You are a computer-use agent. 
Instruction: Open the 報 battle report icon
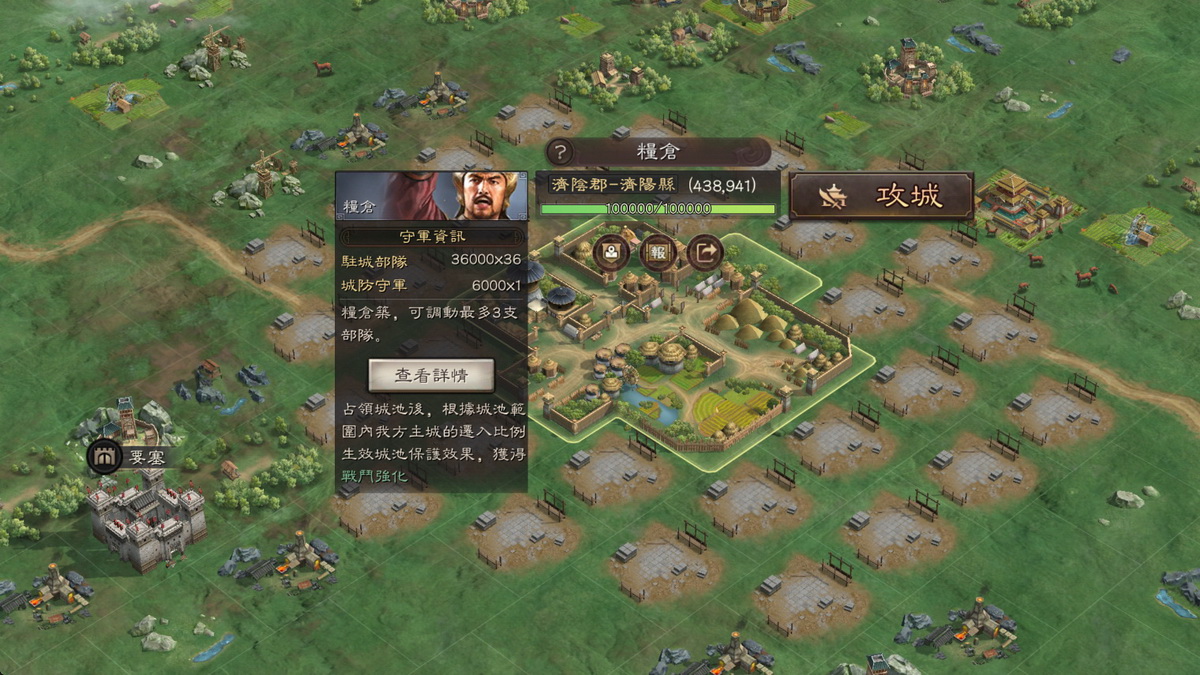pos(658,251)
